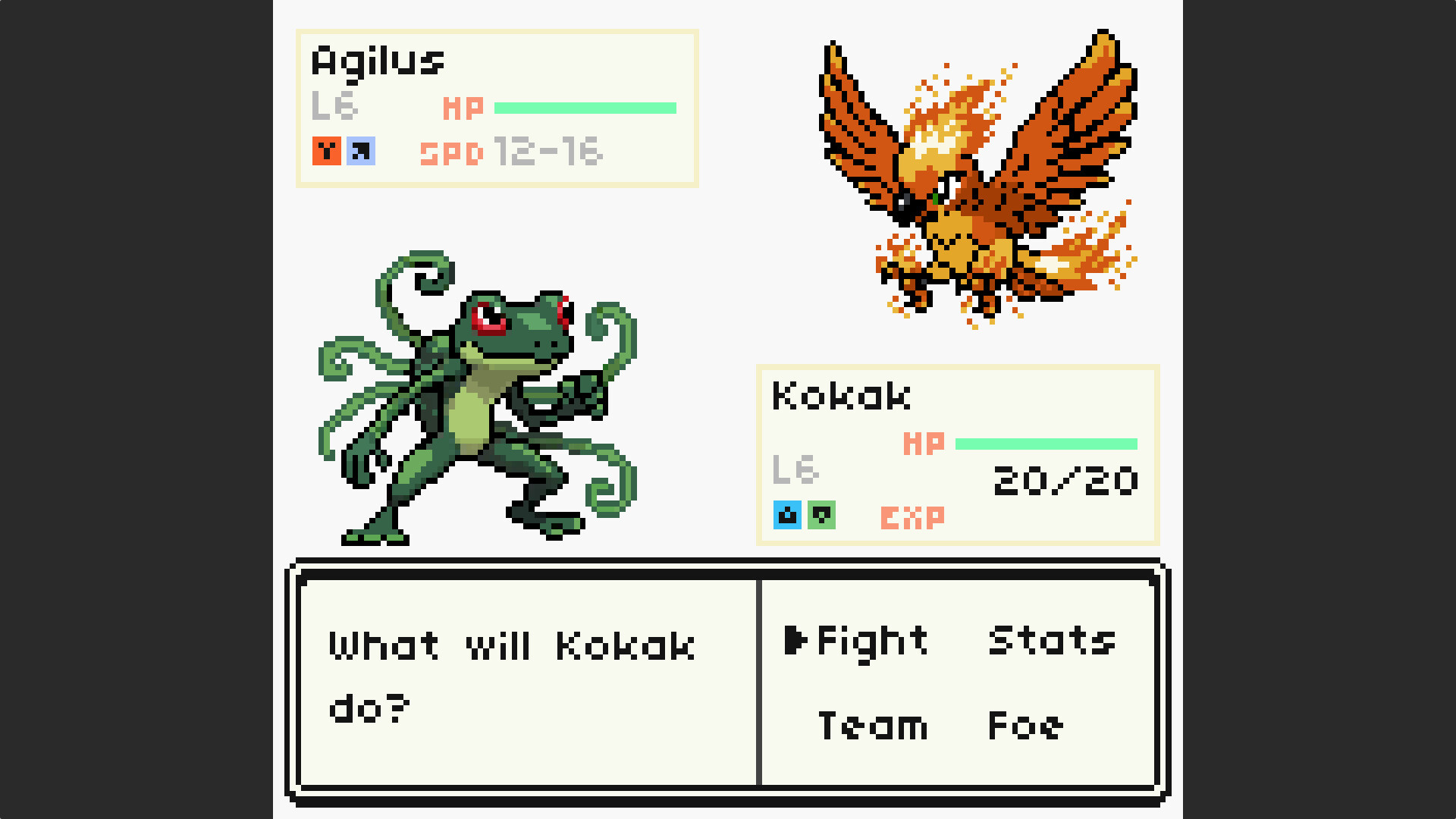Click the blue Water type icon beside Kokak
The height and width of the screenshot is (819, 1456).
click(x=786, y=515)
